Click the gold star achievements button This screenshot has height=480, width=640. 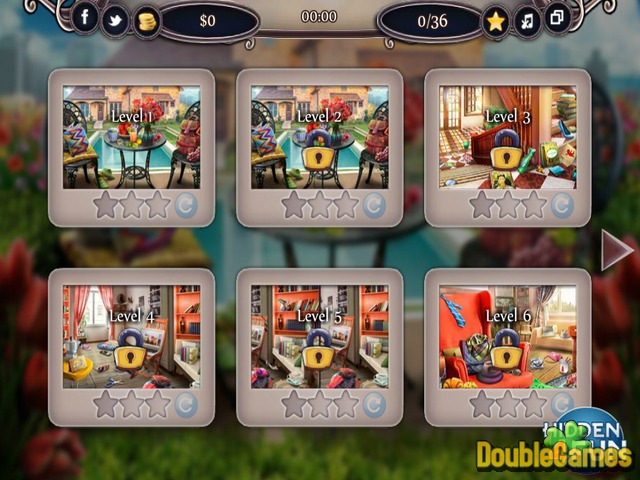[495, 21]
